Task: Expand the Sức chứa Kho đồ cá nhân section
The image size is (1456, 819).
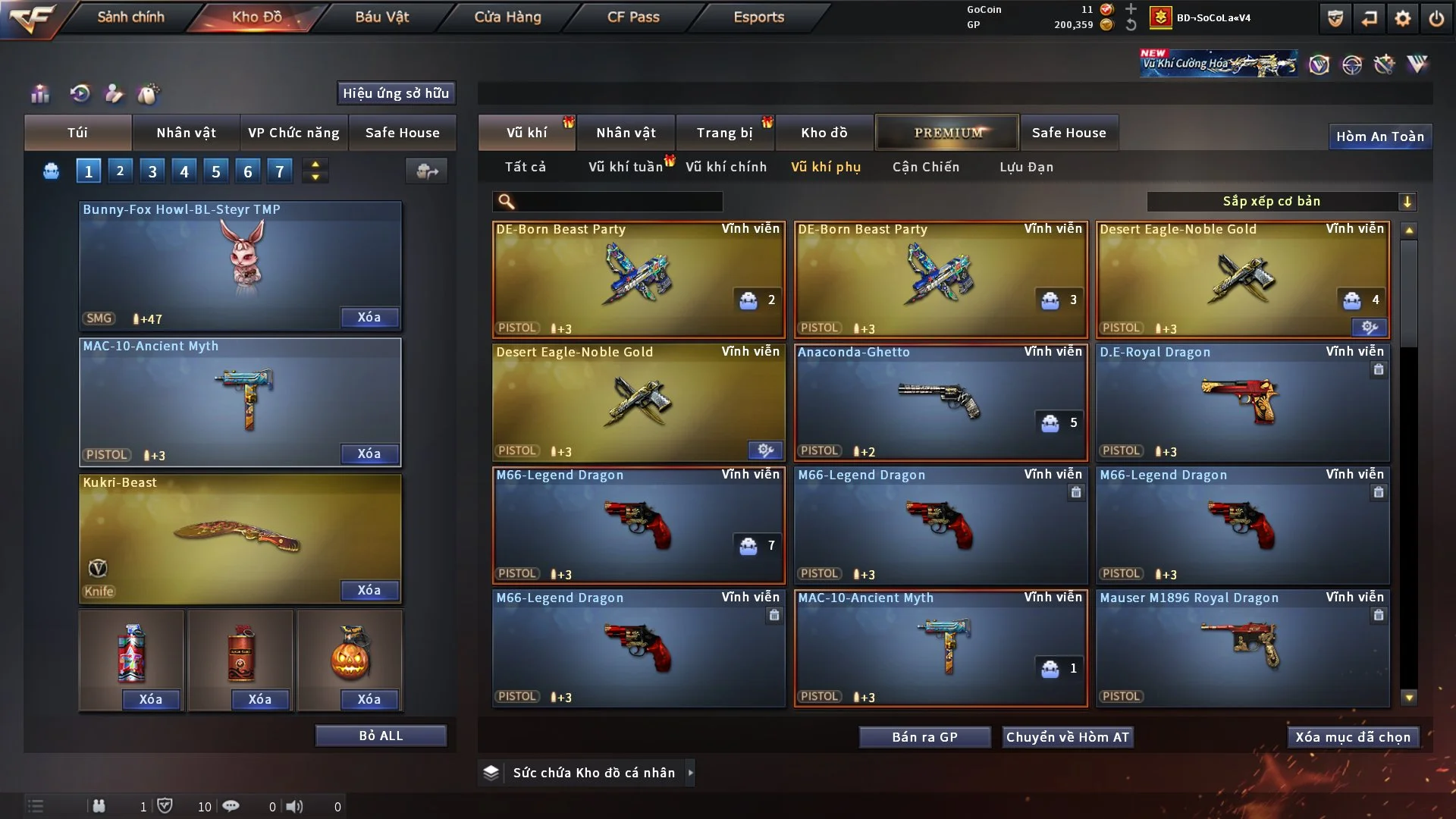Action: coord(585,772)
